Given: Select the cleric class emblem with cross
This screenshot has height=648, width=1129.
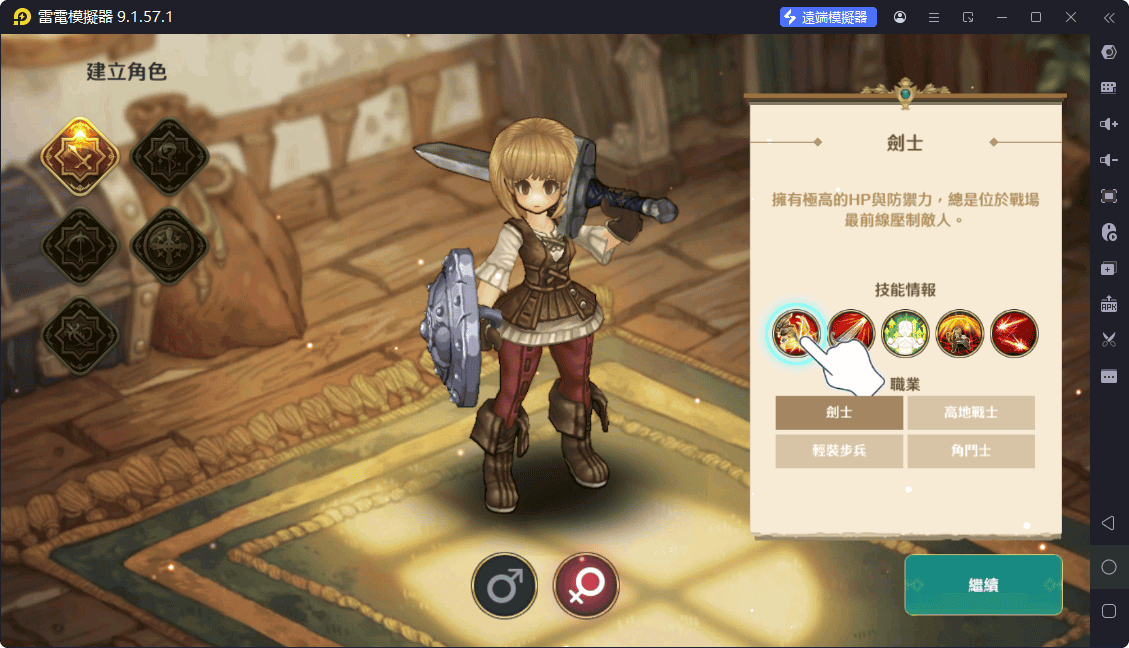Looking at the screenshot, I should tap(169, 246).
